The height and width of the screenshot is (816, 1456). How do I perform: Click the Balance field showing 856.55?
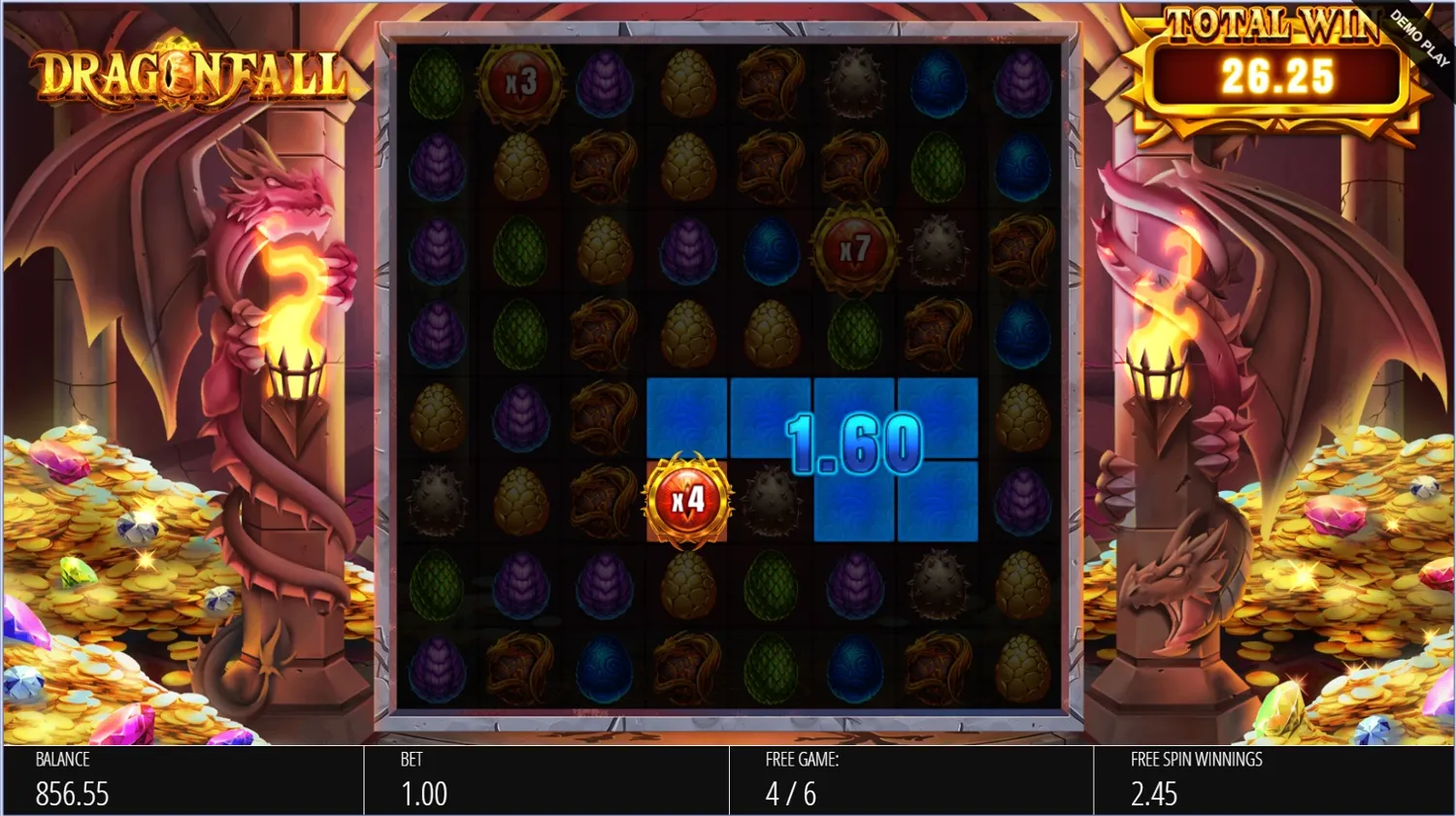click(73, 794)
